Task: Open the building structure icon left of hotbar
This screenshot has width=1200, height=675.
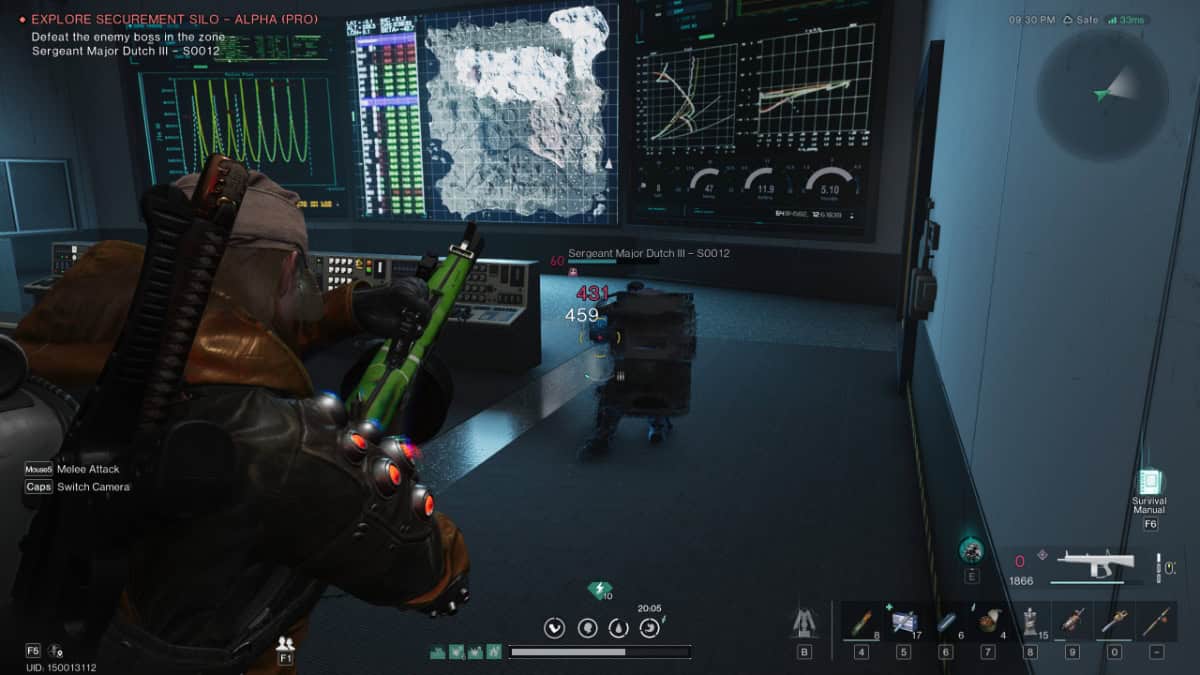Action: tap(804, 624)
